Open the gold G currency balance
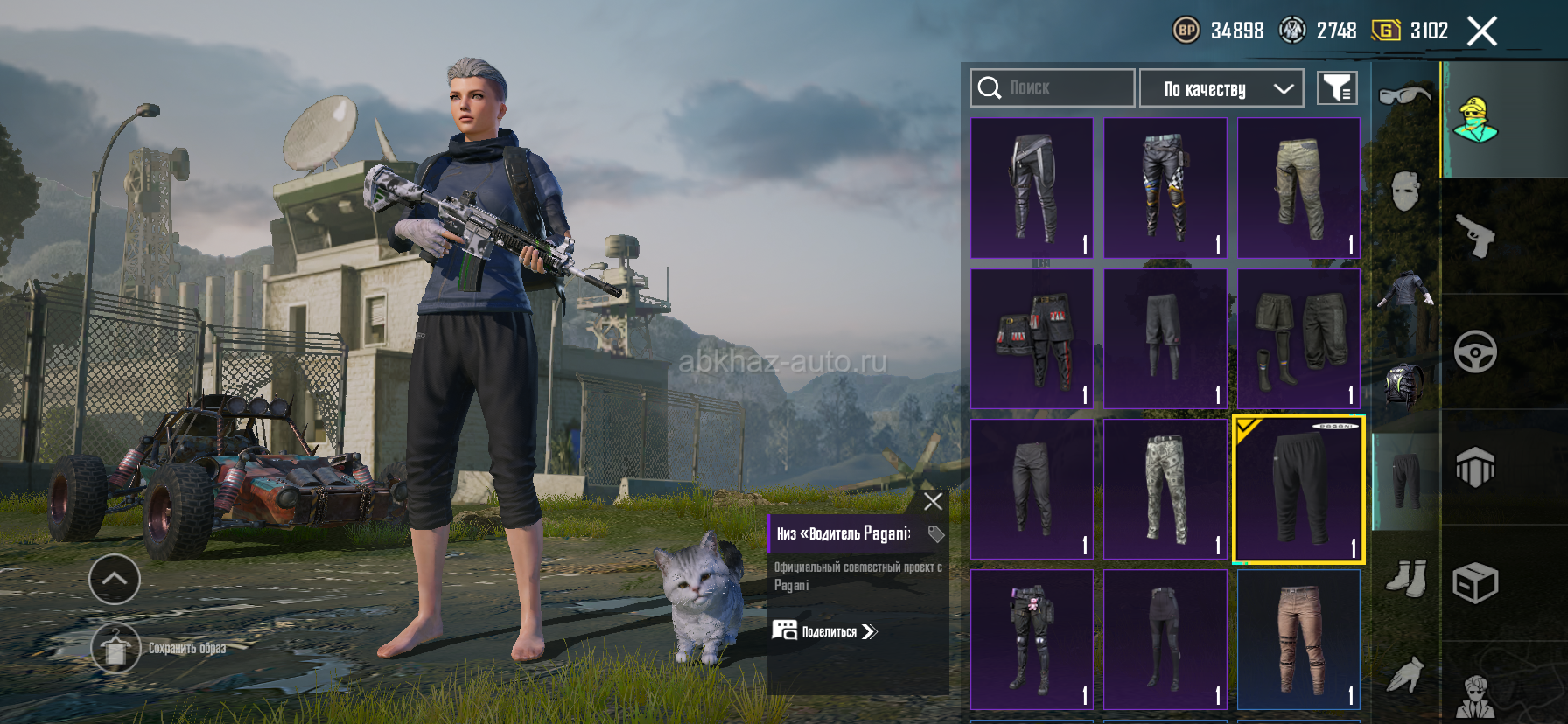The width and height of the screenshot is (1568, 724). 1410,31
